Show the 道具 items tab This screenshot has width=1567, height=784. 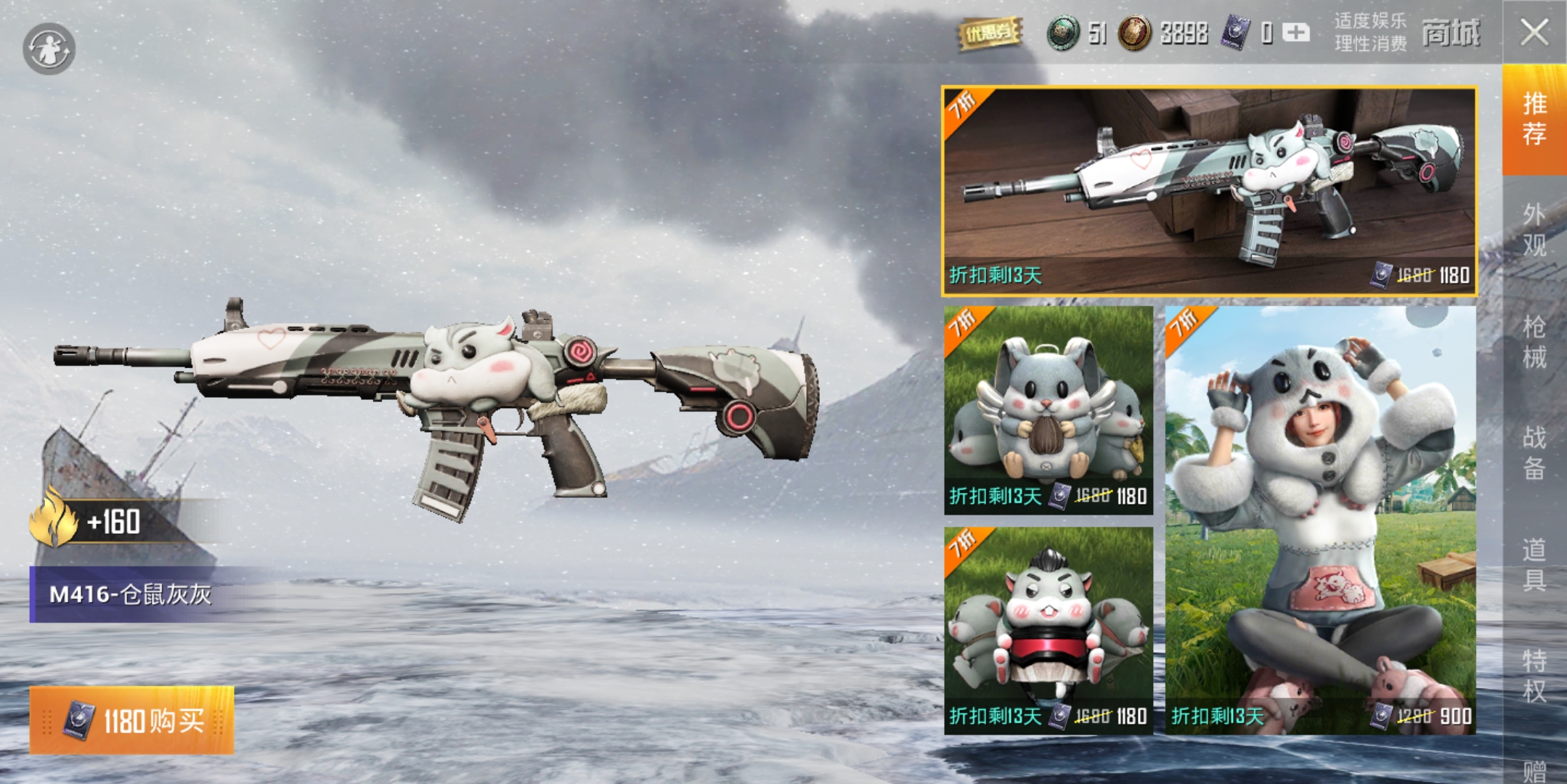pos(1534,564)
